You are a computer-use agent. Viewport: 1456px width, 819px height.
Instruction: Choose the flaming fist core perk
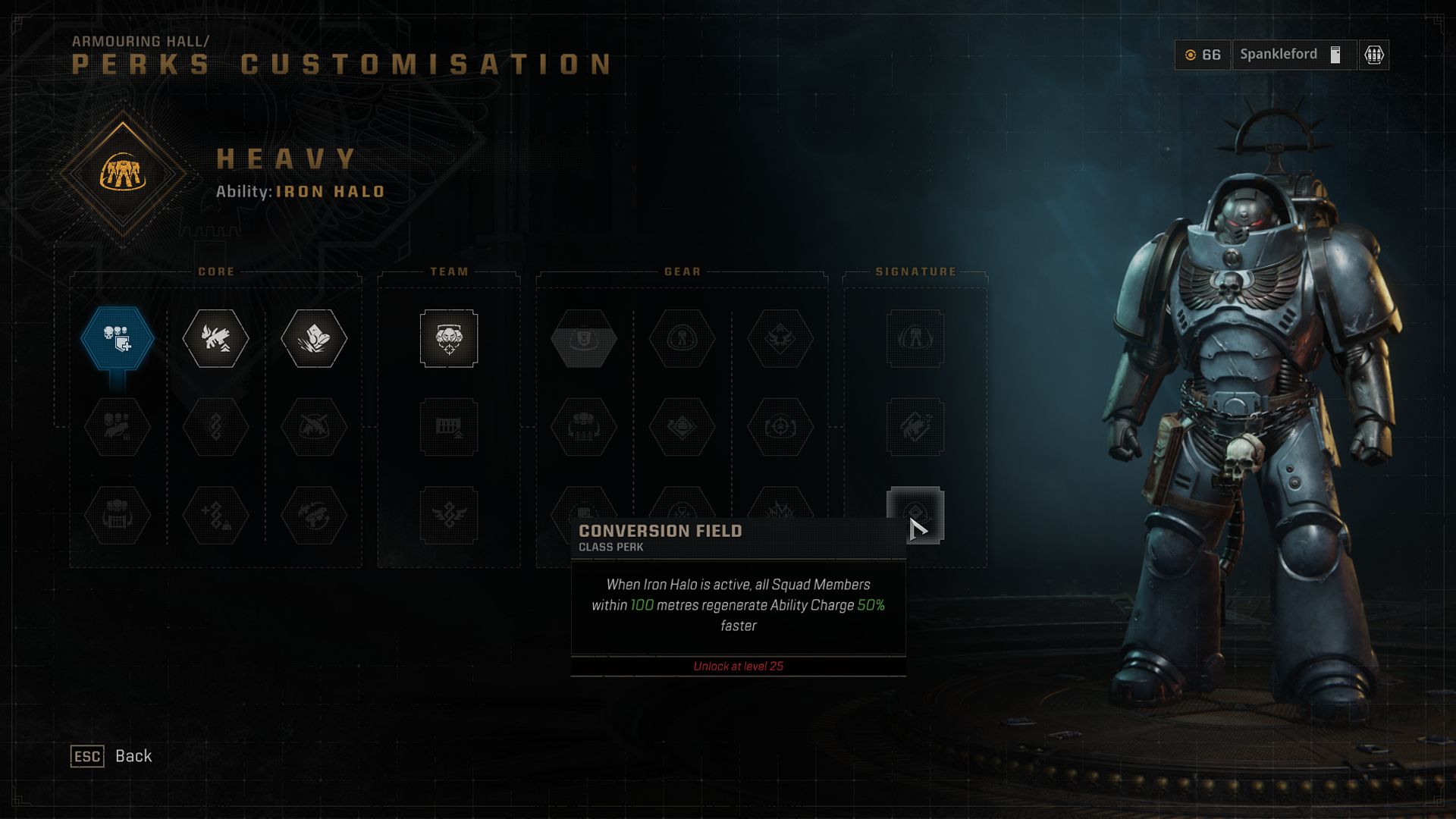(215, 338)
